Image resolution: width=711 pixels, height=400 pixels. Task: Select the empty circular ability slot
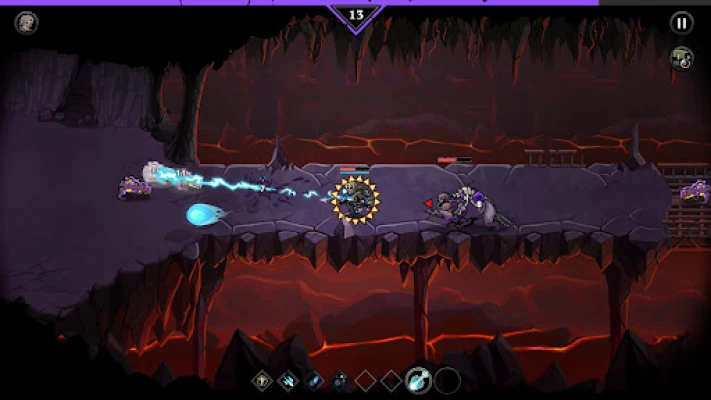448,380
